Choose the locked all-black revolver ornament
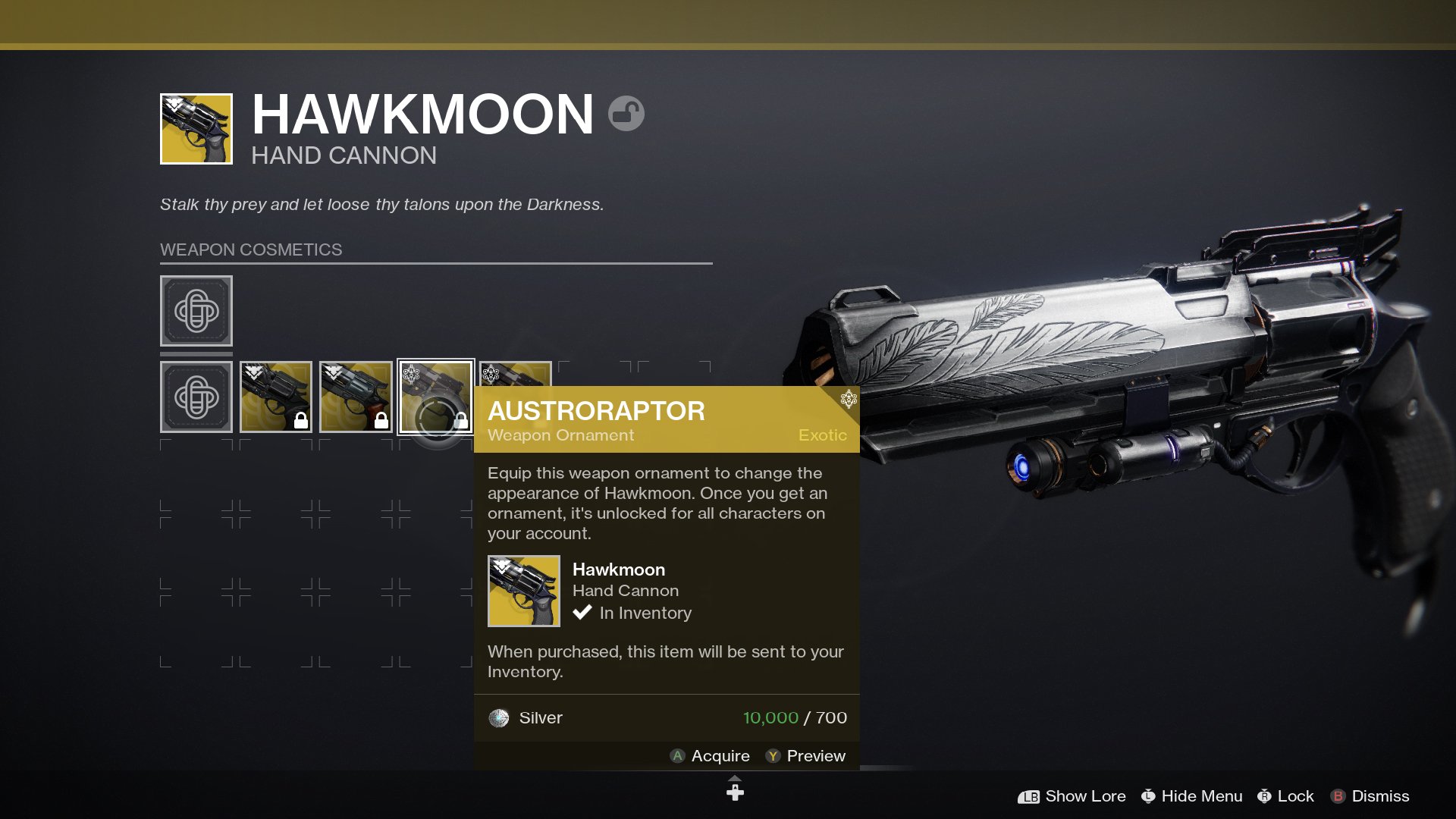1456x819 pixels. [276, 397]
